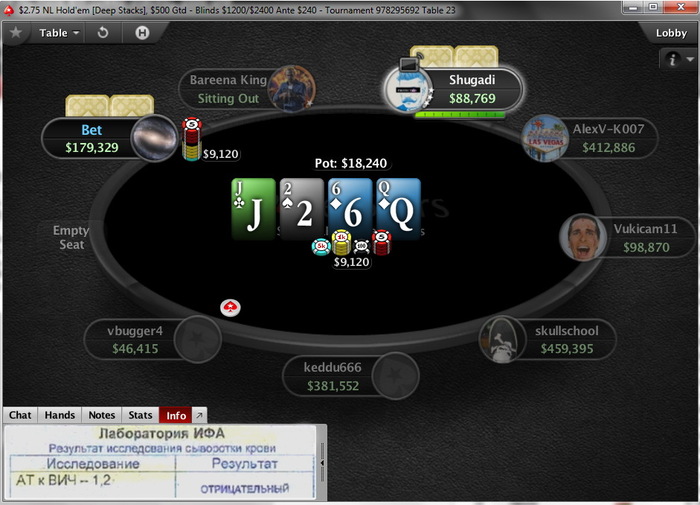Image resolution: width=700 pixels, height=505 pixels.
Task: Pop out the chat panel with the arrow button
Action: pos(198,415)
